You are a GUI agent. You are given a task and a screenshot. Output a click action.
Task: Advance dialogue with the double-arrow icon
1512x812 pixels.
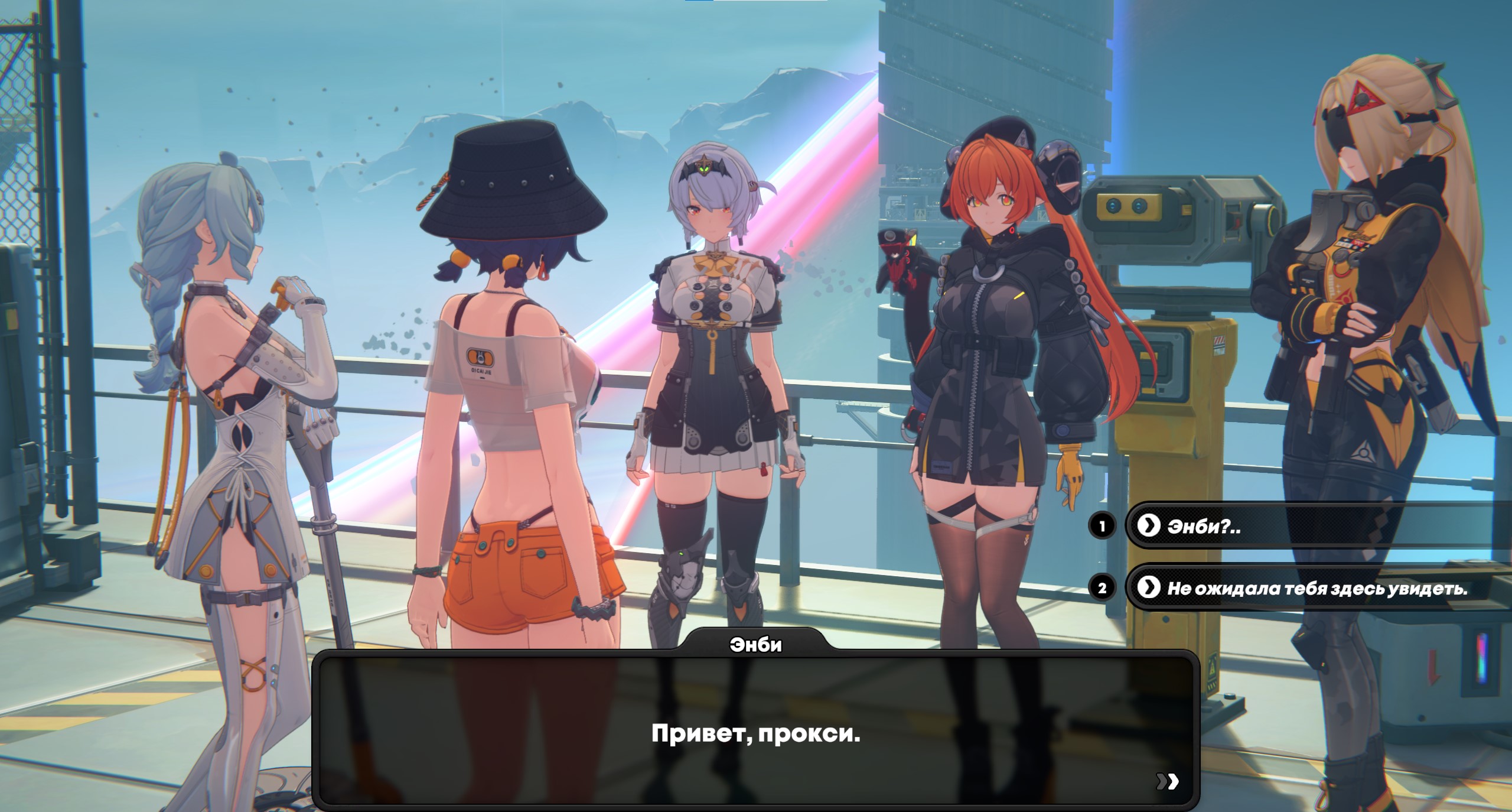tap(1167, 781)
